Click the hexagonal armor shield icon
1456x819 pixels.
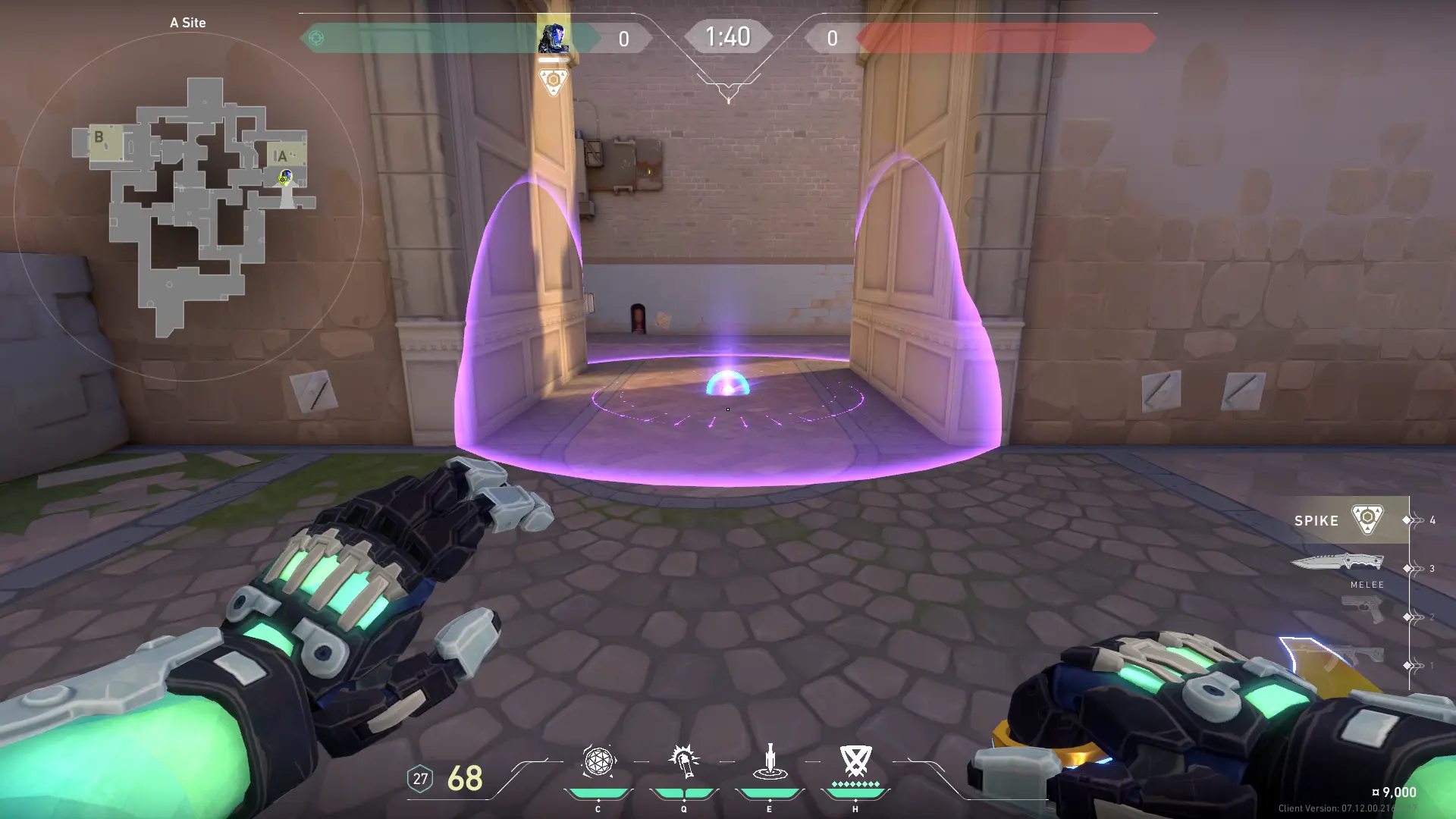(420, 779)
